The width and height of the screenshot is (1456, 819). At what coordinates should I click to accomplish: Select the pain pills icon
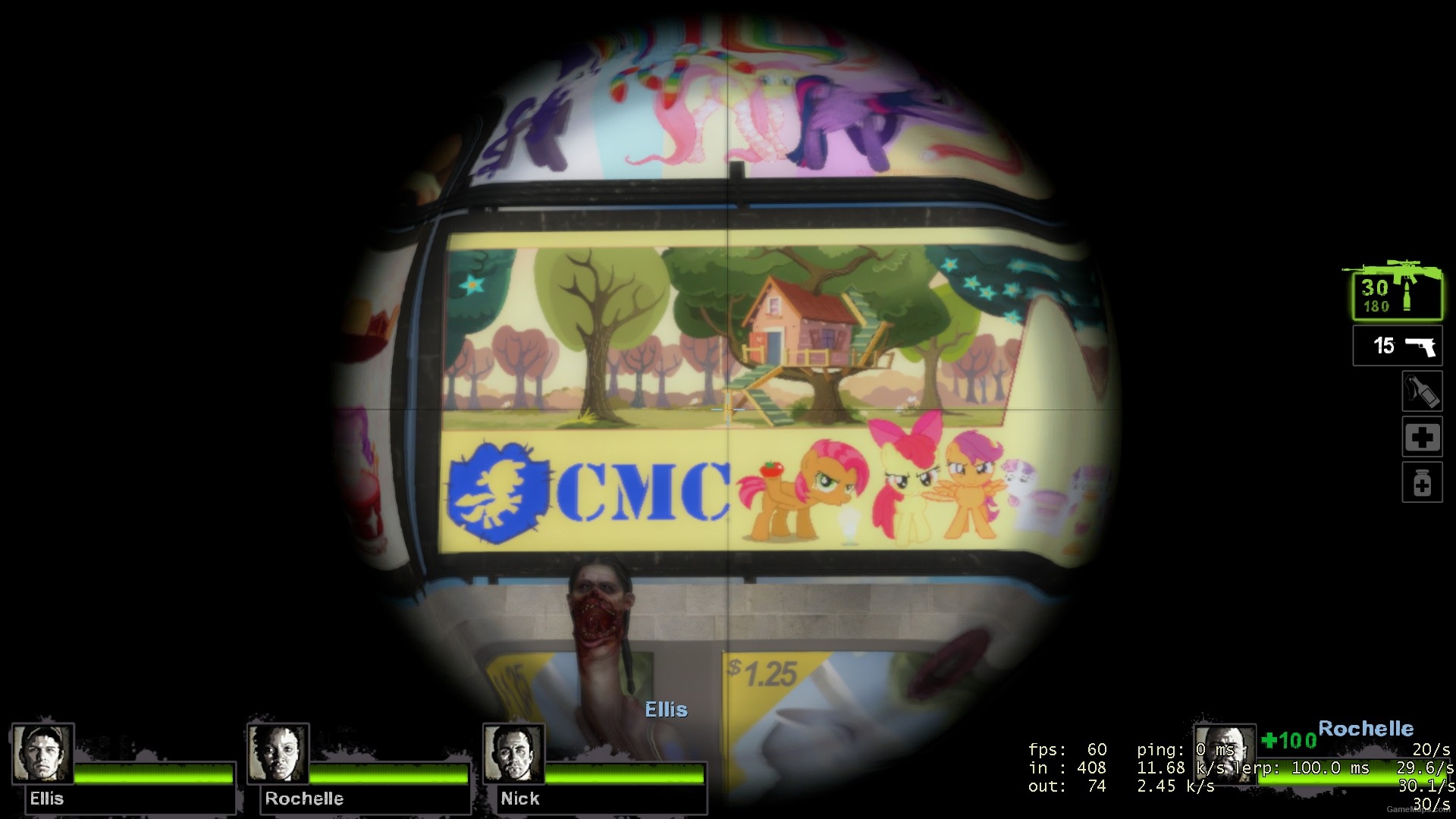1422,482
